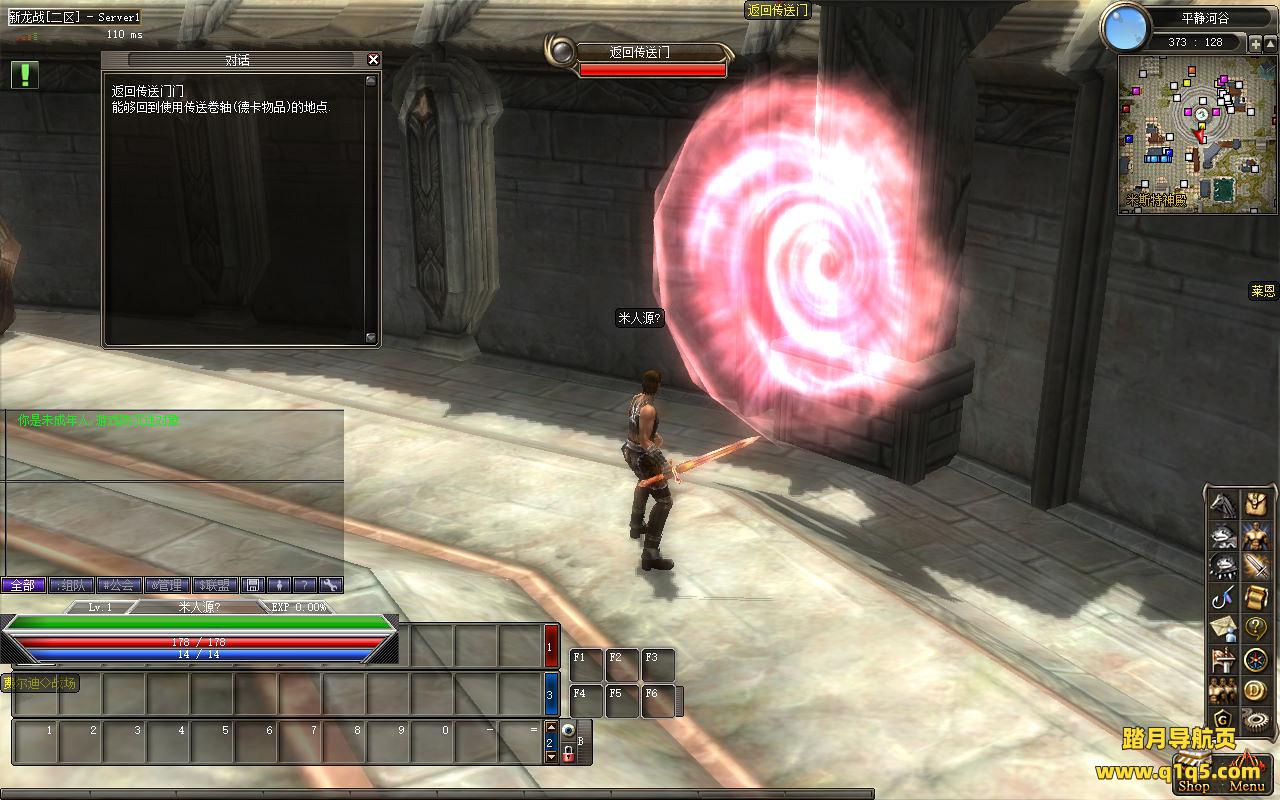Switch to the 管理 chat tab
This screenshot has width=1280, height=800.
click(x=167, y=585)
